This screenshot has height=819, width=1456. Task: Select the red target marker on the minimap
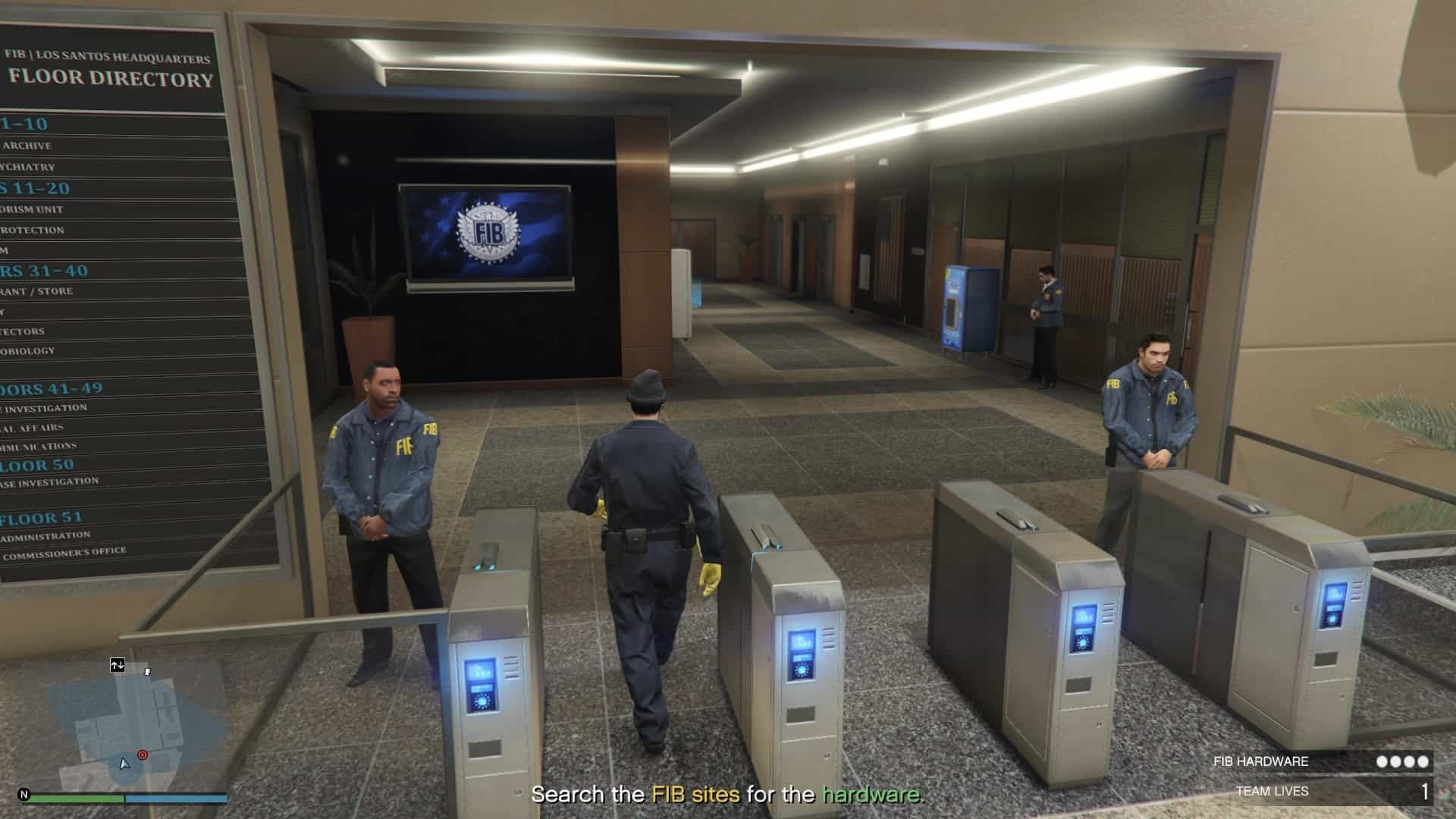143,755
